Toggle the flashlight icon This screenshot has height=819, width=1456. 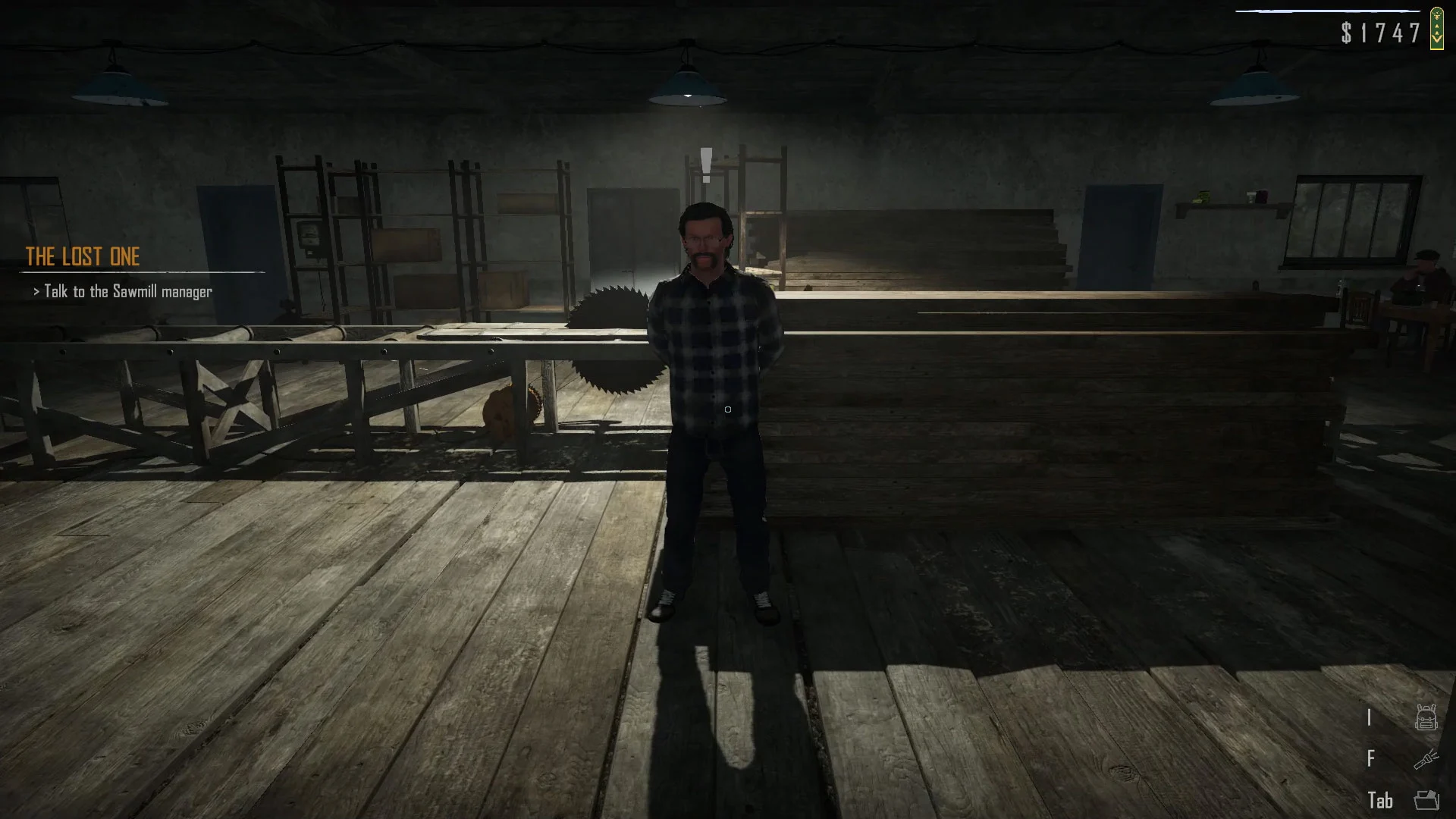point(1426,758)
